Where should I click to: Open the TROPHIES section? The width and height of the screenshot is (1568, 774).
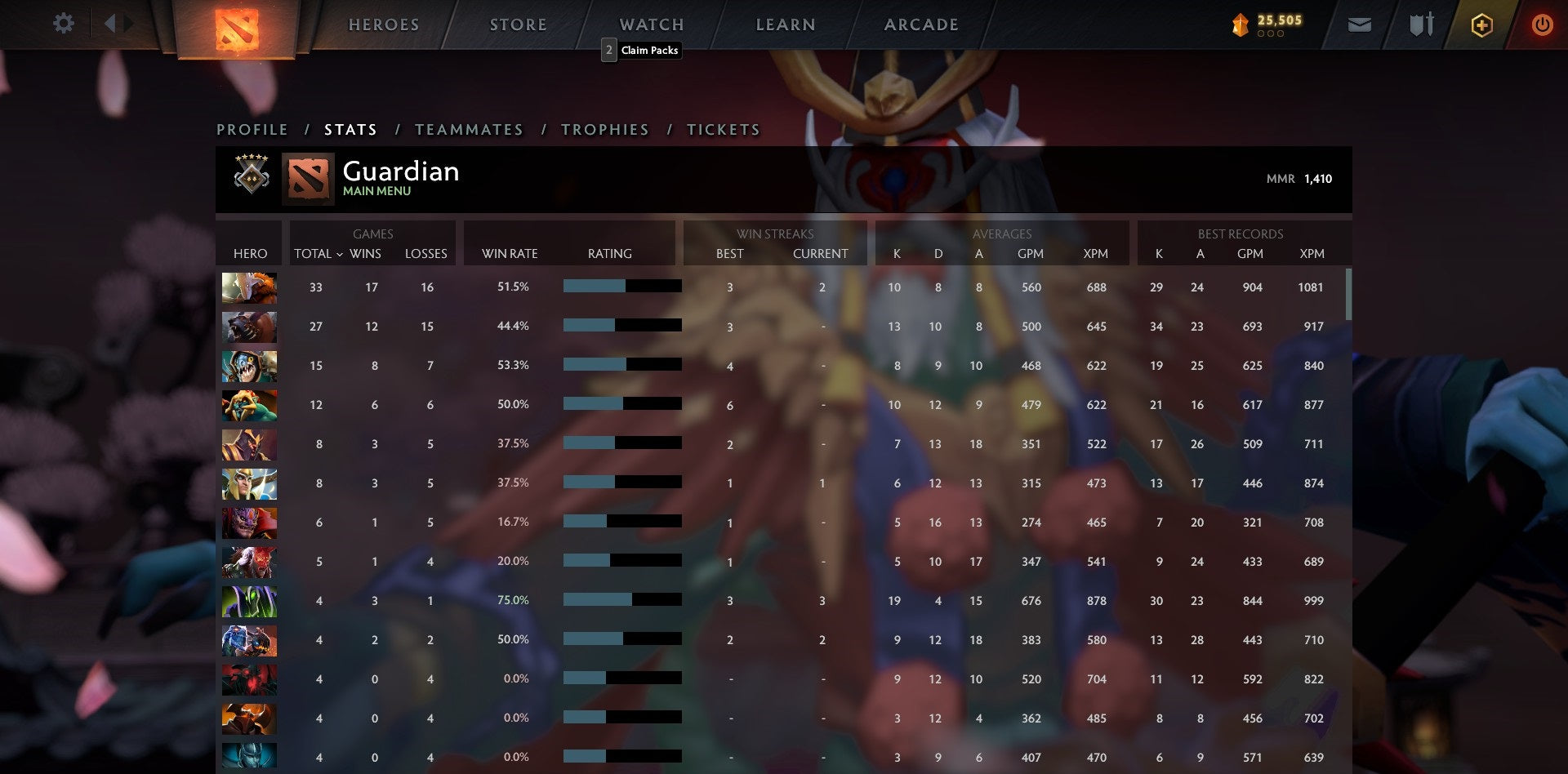click(x=604, y=129)
